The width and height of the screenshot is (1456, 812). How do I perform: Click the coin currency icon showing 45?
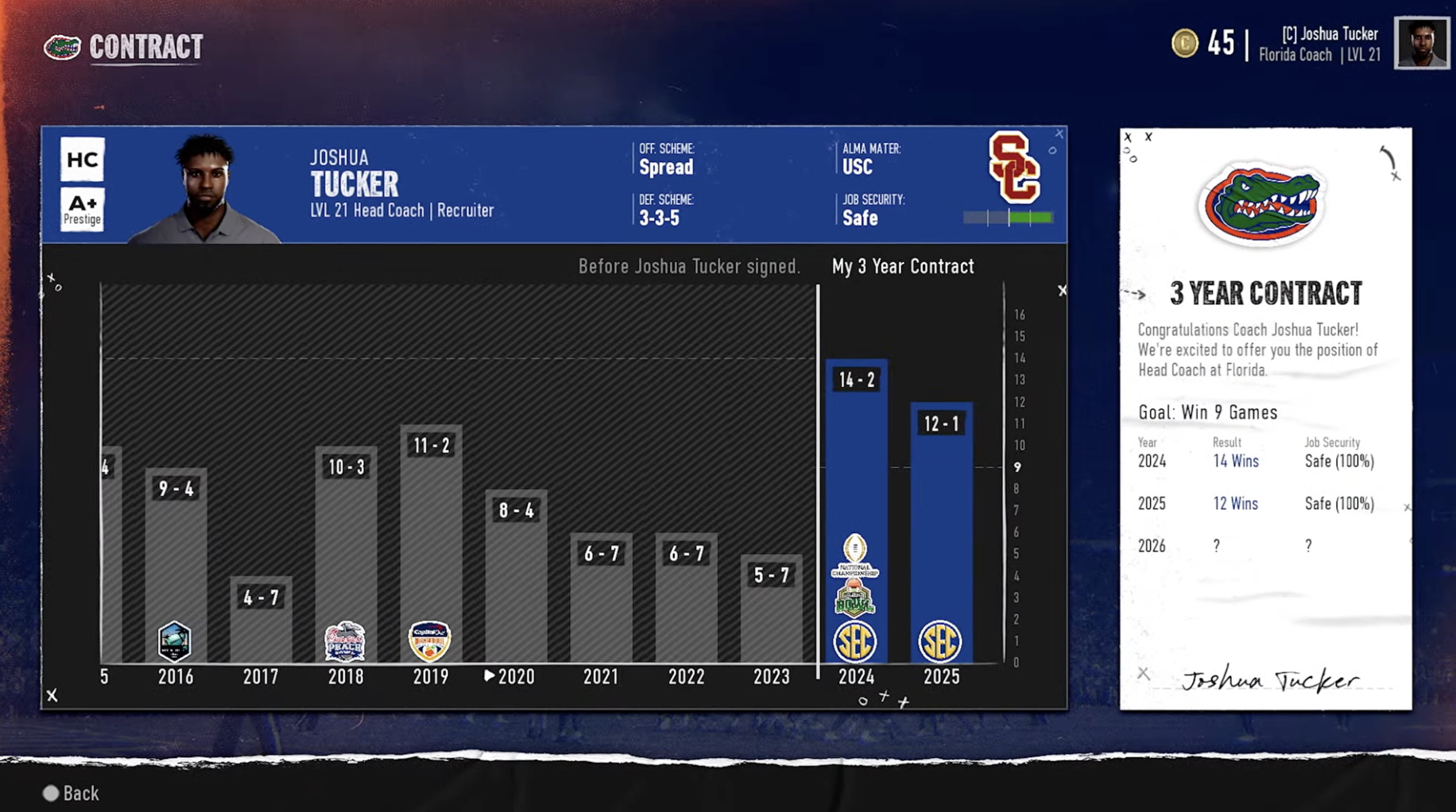pyautogui.click(x=1185, y=44)
